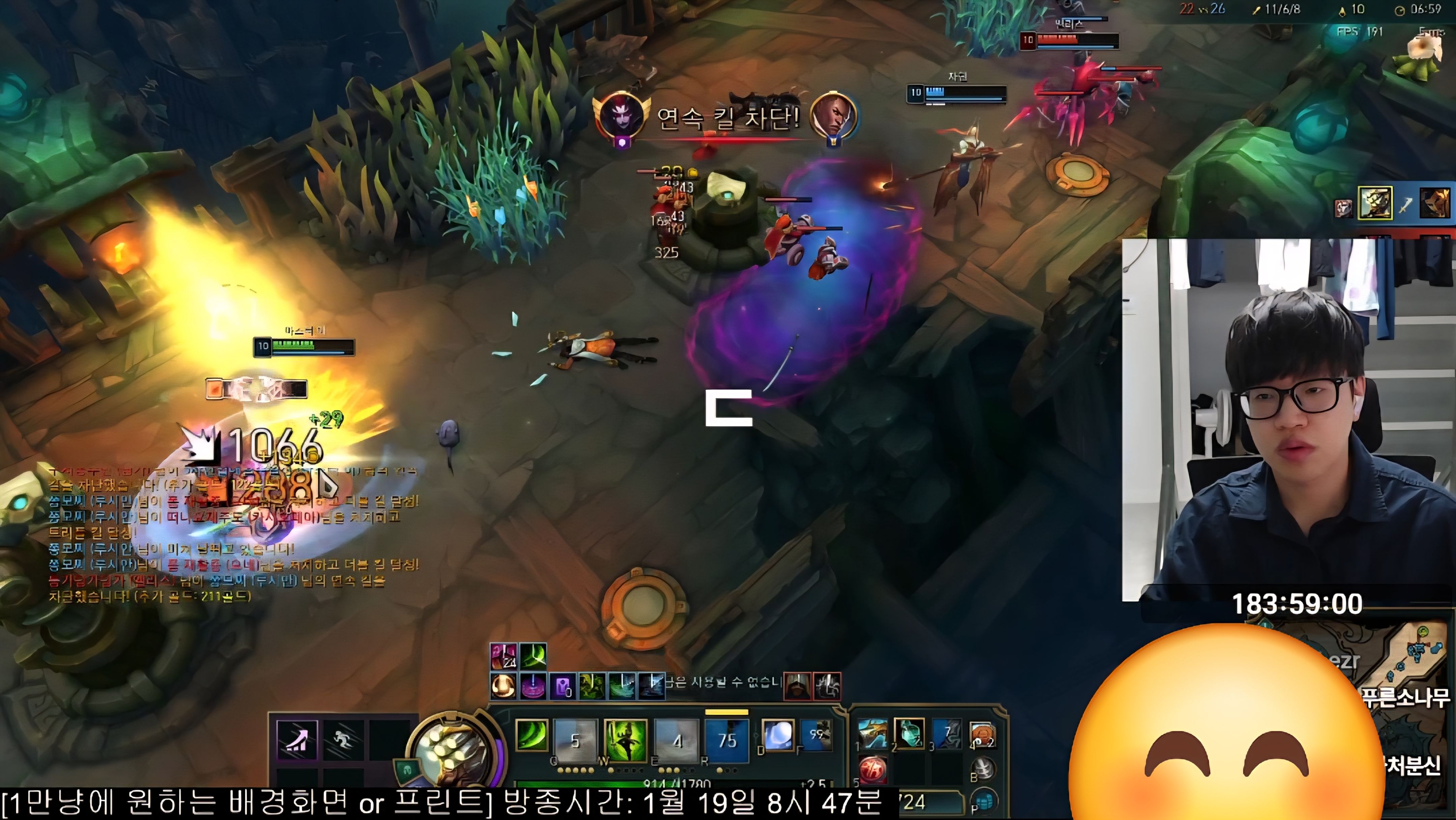Select the hooded figure debuff icon
Screen dimensions: 1456x820
pos(797,686)
